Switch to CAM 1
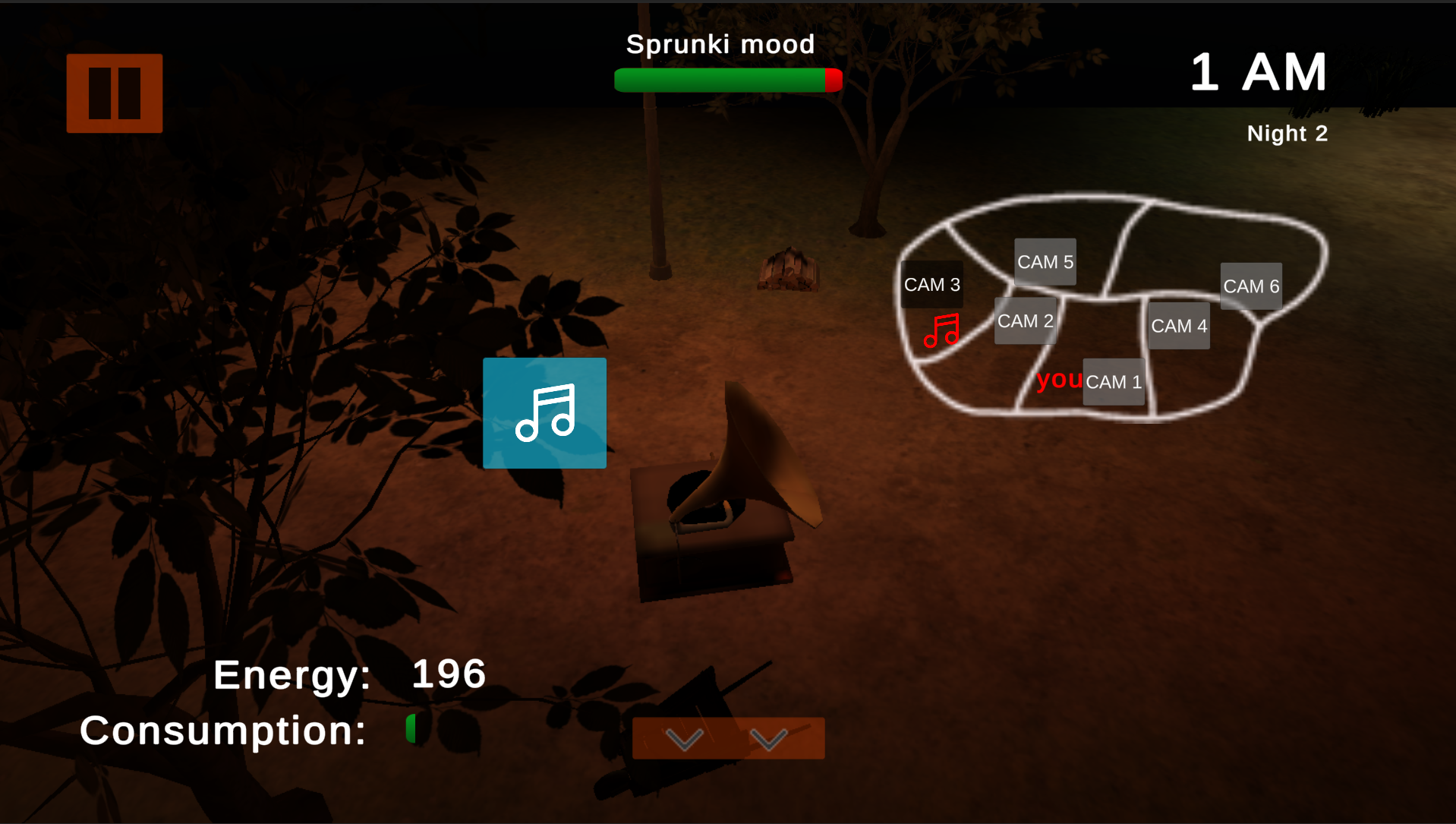 pos(1113,382)
